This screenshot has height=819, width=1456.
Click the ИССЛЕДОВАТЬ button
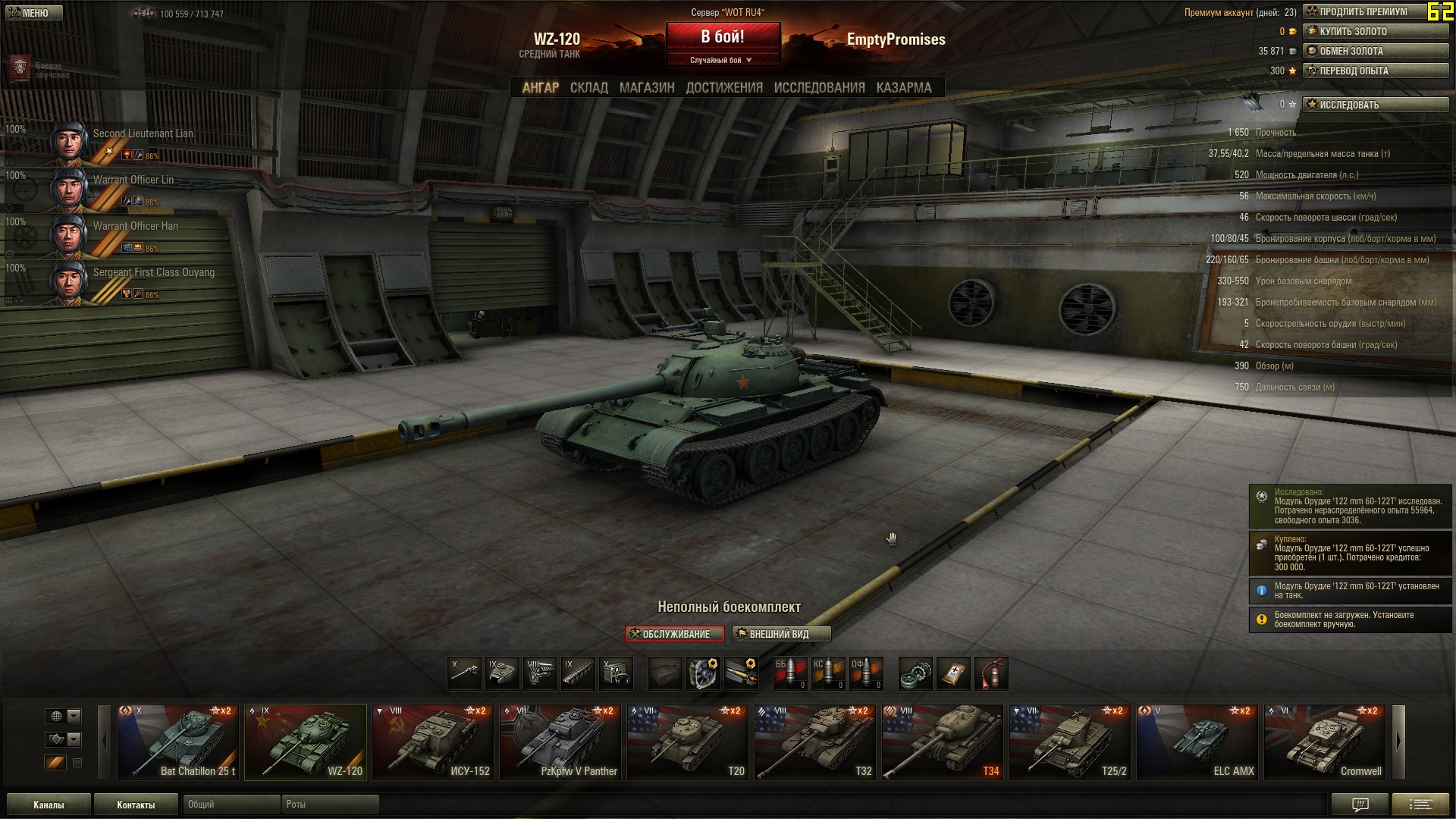pyautogui.click(x=1375, y=105)
